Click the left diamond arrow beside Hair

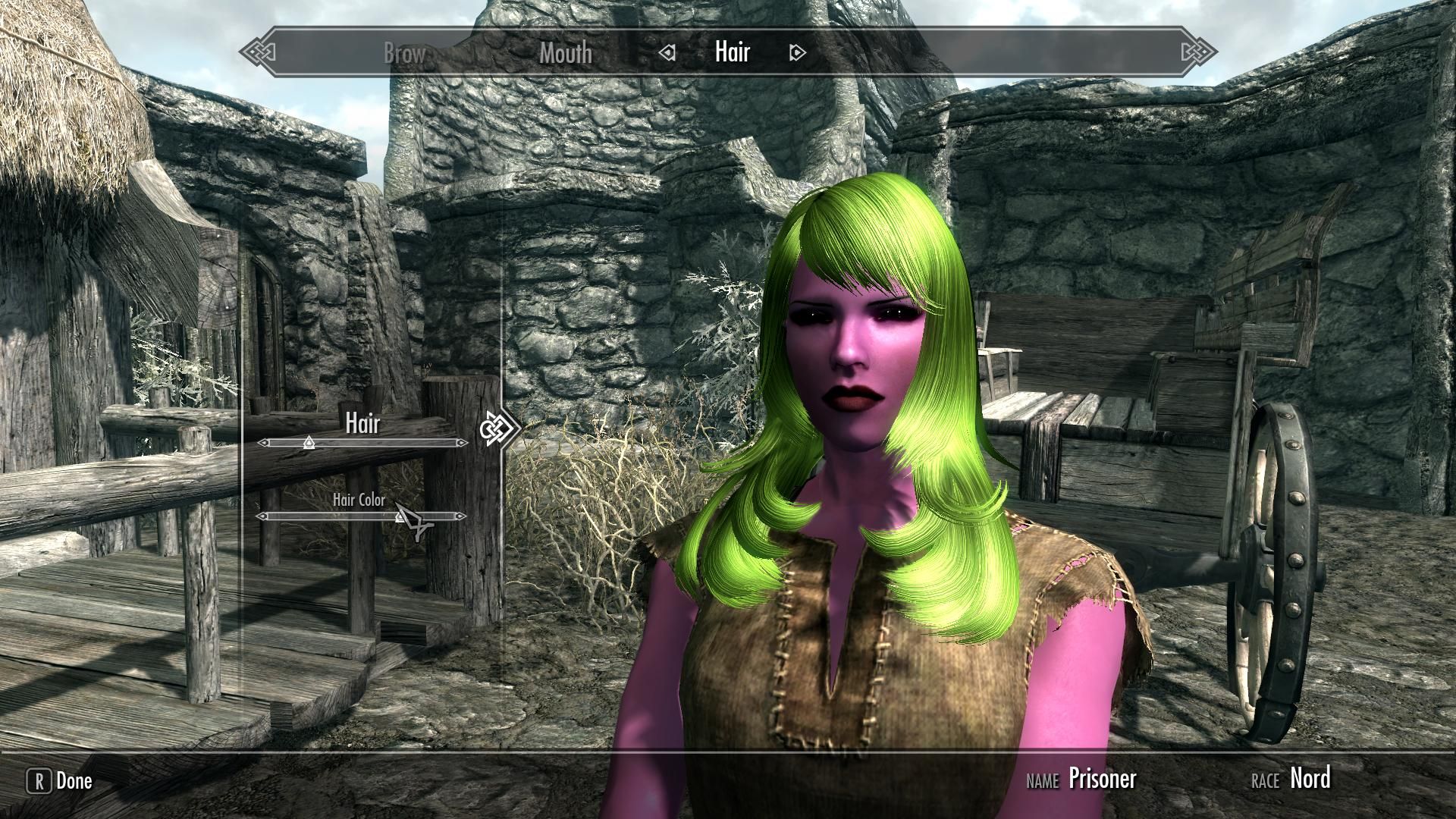[x=667, y=53]
